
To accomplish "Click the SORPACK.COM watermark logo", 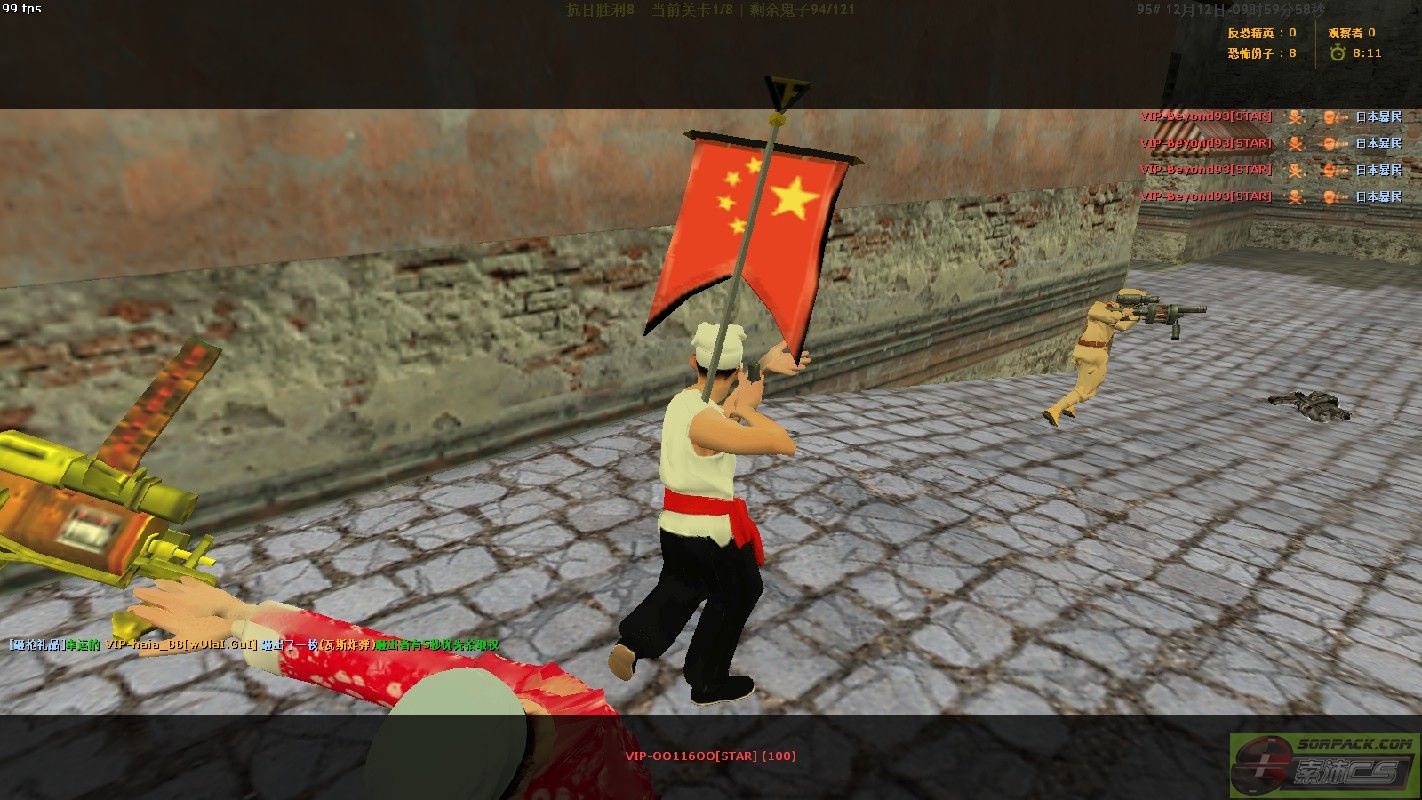I will tap(1324, 765).
